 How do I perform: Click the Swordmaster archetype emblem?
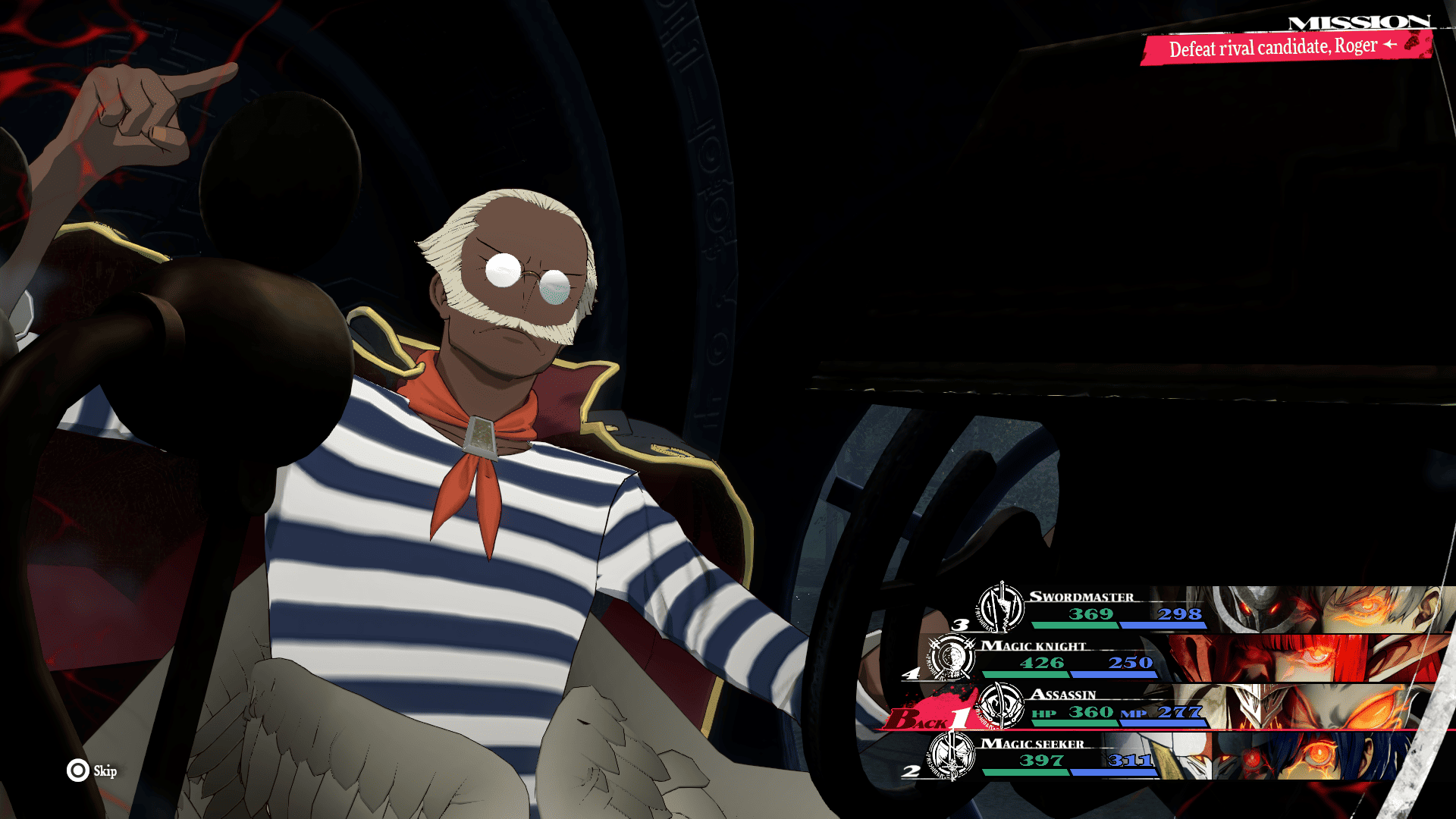(x=1001, y=607)
